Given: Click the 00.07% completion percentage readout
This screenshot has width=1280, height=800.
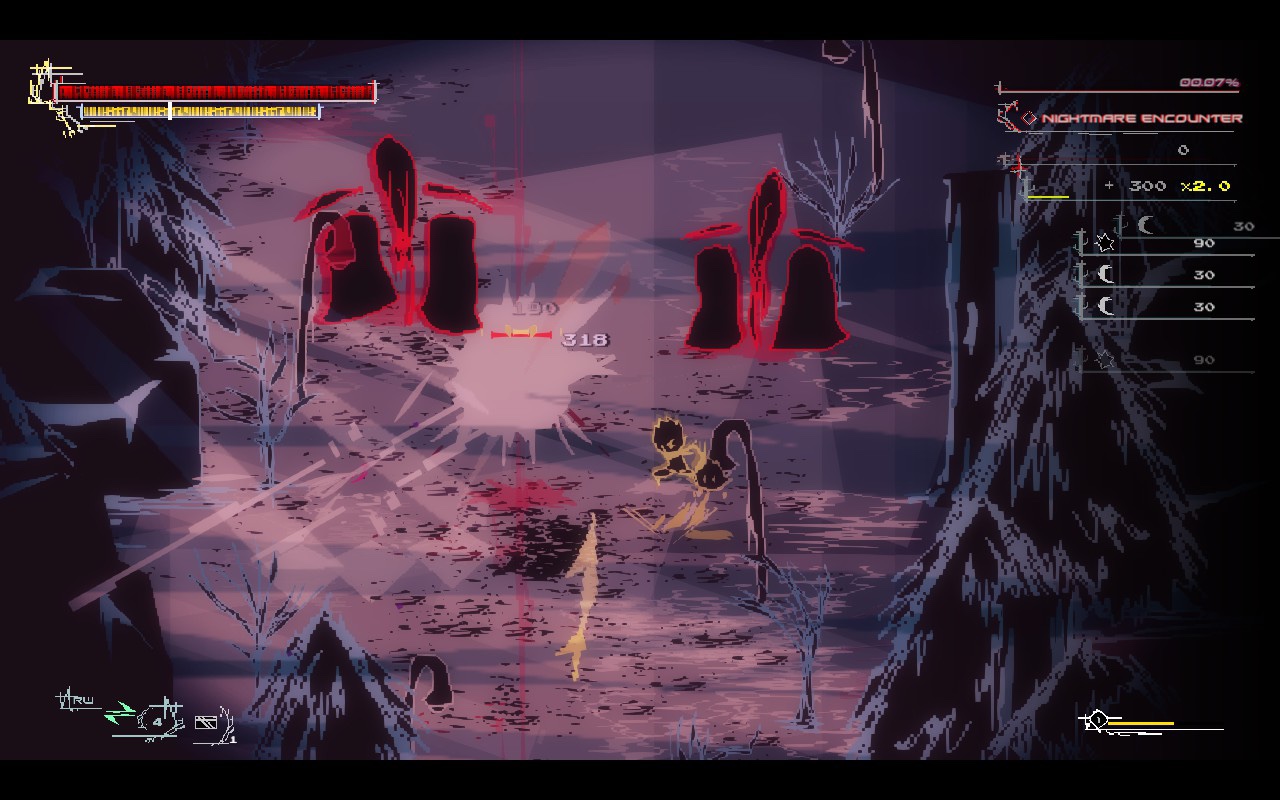Looking at the screenshot, I should 1212,82.
